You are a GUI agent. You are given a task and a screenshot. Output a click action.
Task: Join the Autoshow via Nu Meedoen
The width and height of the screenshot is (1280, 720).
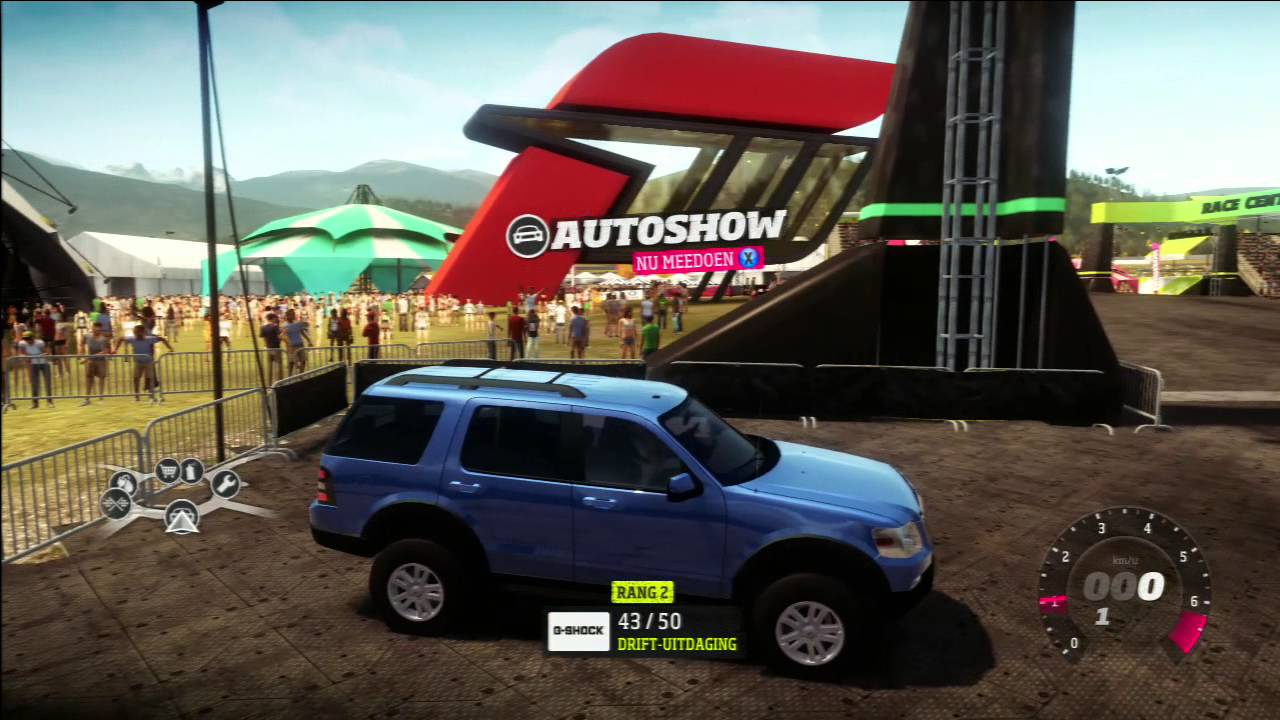(697, 259)
